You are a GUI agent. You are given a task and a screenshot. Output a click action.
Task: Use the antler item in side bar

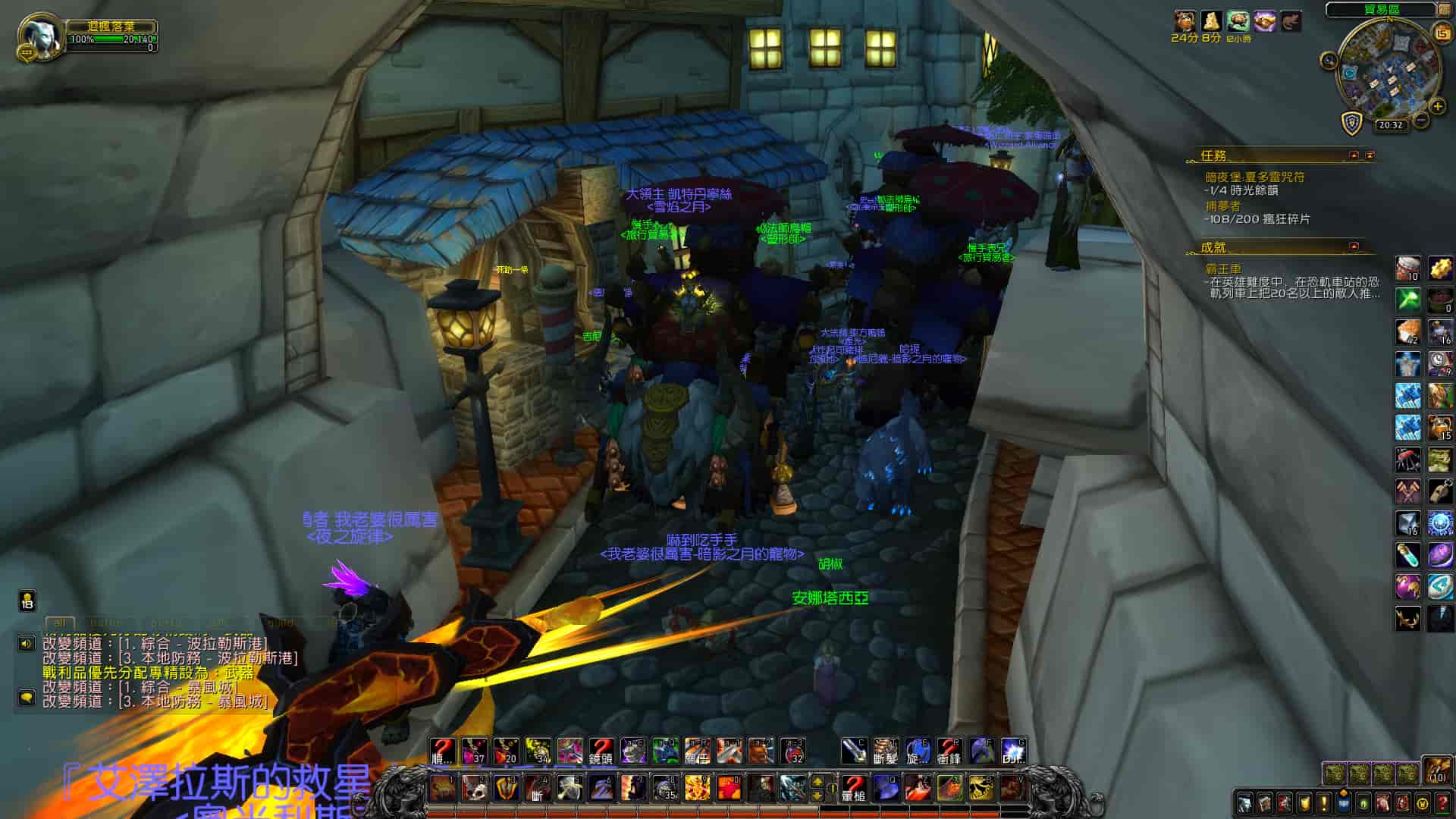click(1408, 619)
